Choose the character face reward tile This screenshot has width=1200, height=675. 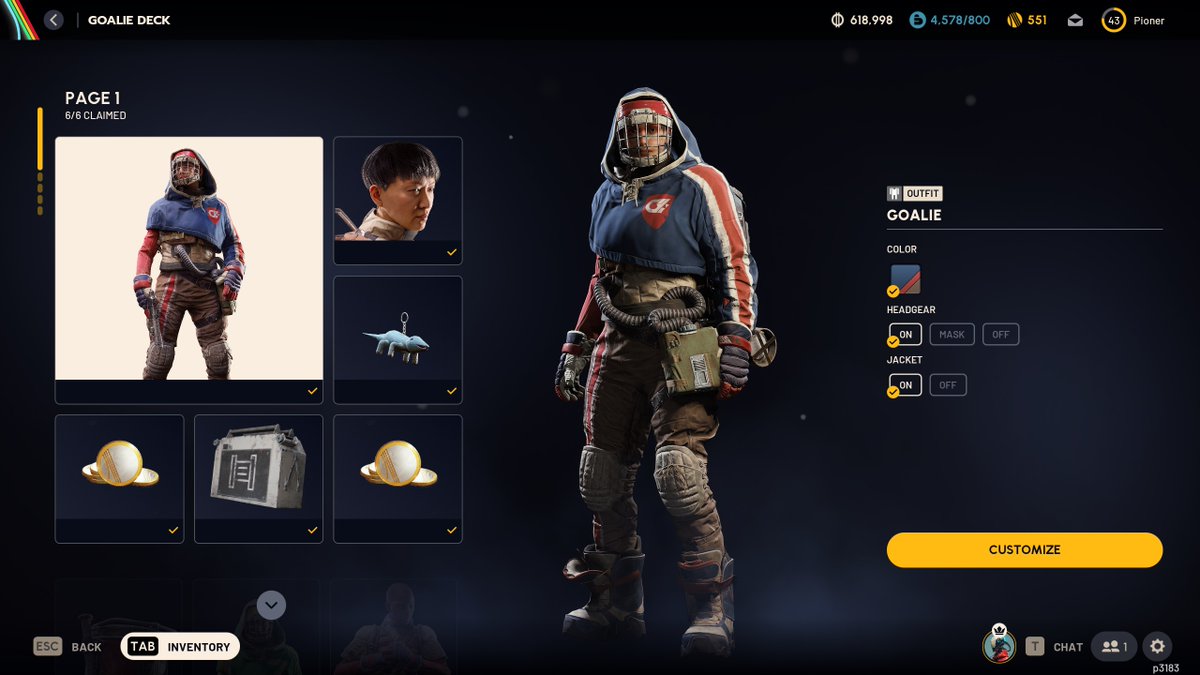tap(398, 200)
